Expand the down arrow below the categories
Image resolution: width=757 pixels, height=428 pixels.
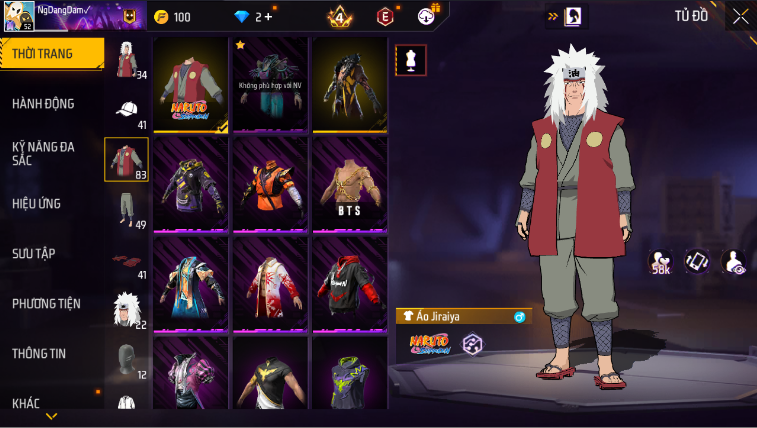coord(52,416)
